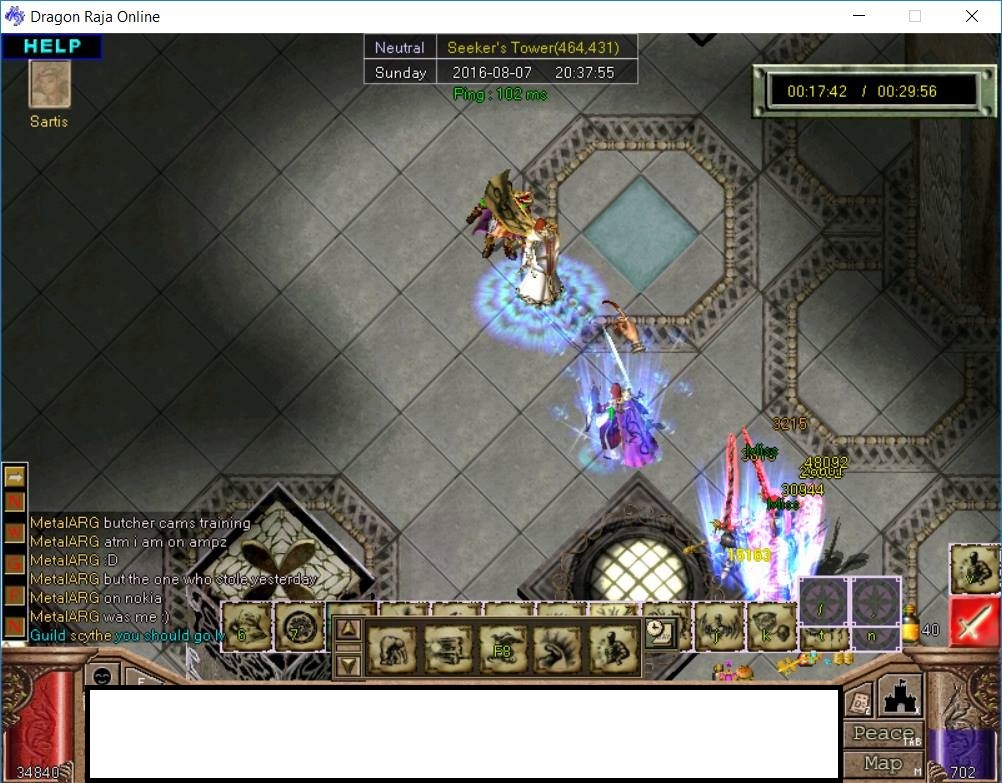The height and width of the screenshot is (783, 1002).
Task: Toggle Peace mode button
Action: pos(883,733)
